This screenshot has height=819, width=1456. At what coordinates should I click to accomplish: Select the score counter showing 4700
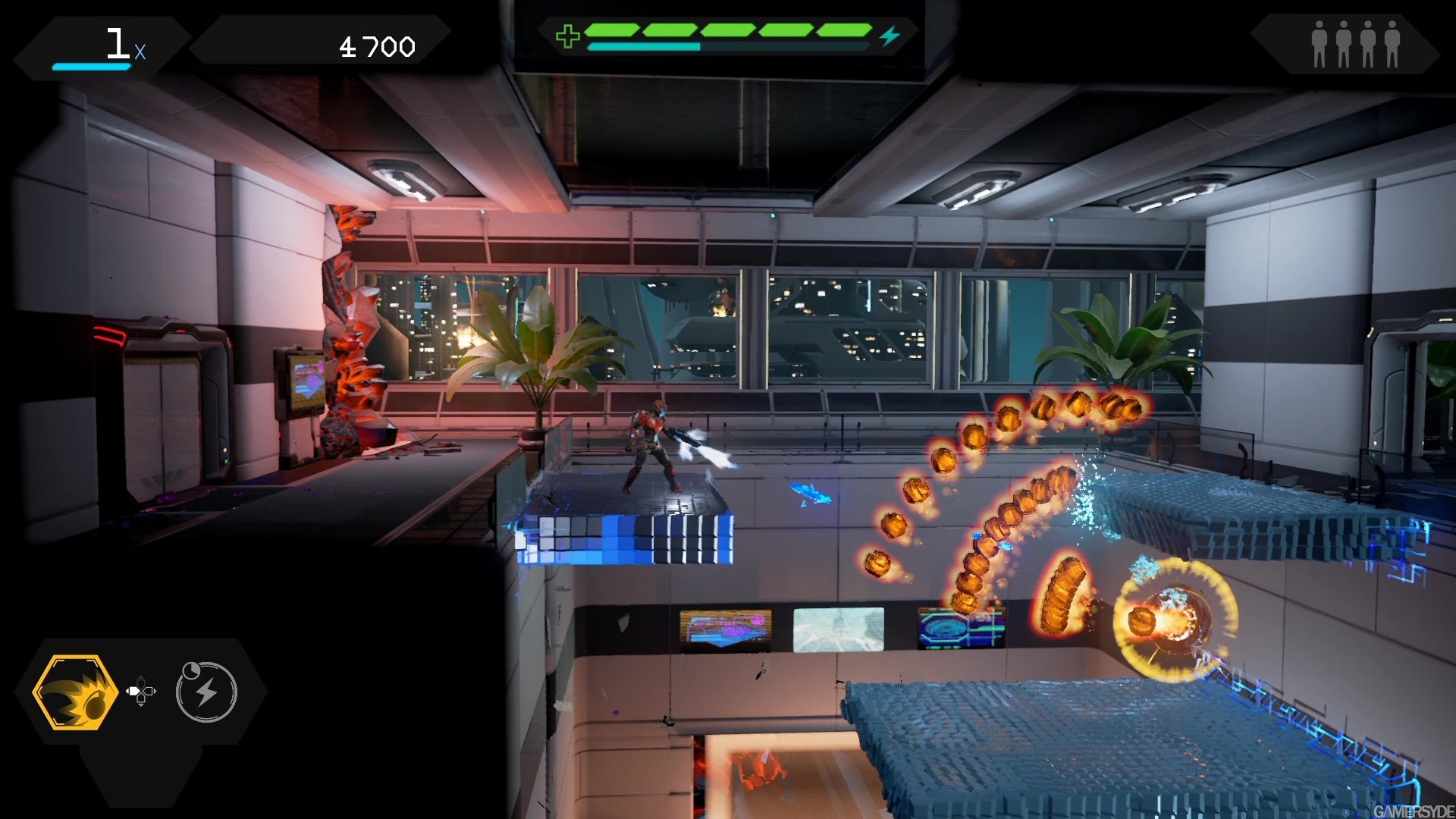tap(377, 45)
